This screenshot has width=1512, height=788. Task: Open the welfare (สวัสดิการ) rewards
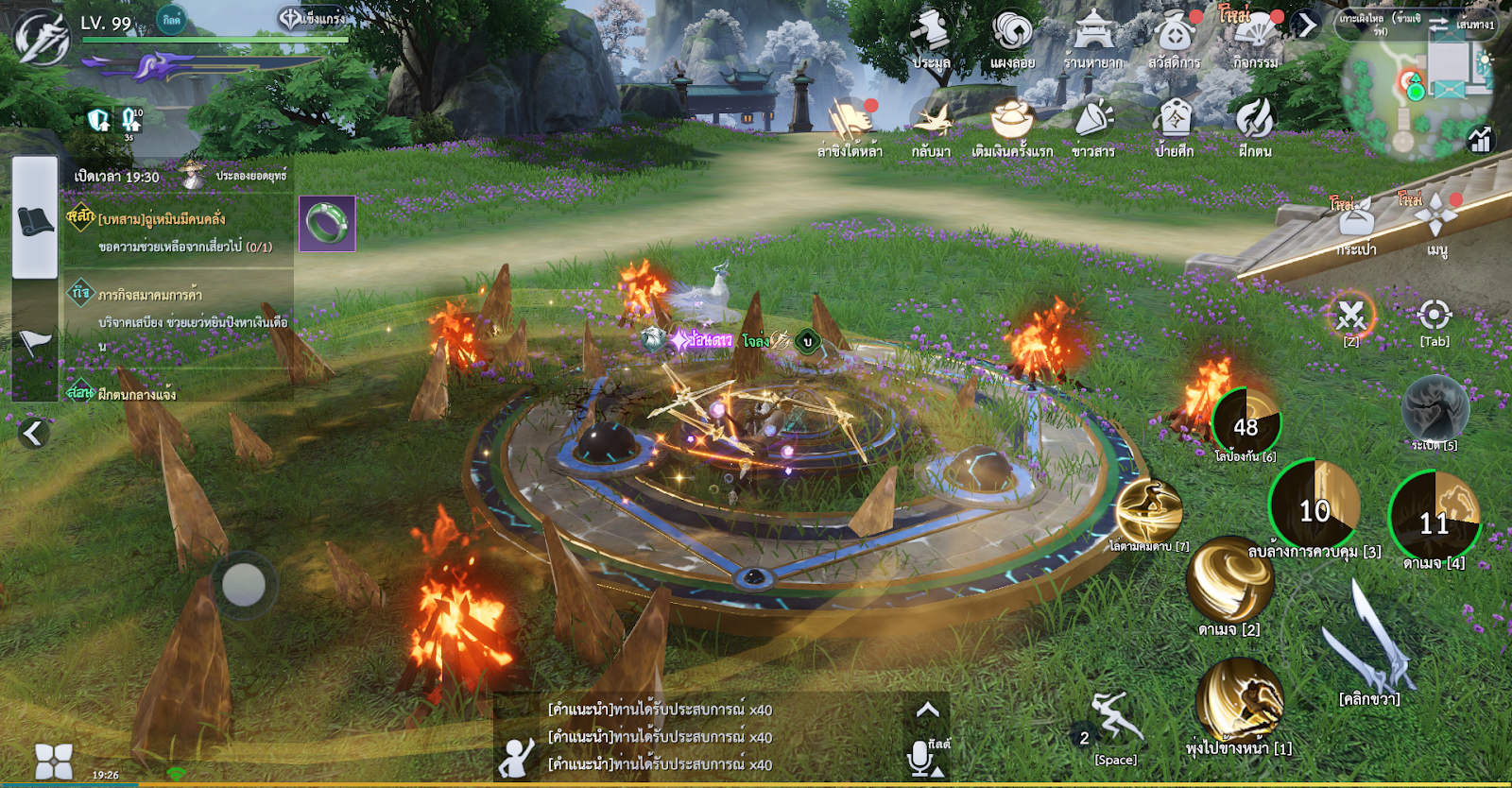[x=1174, y=36]
